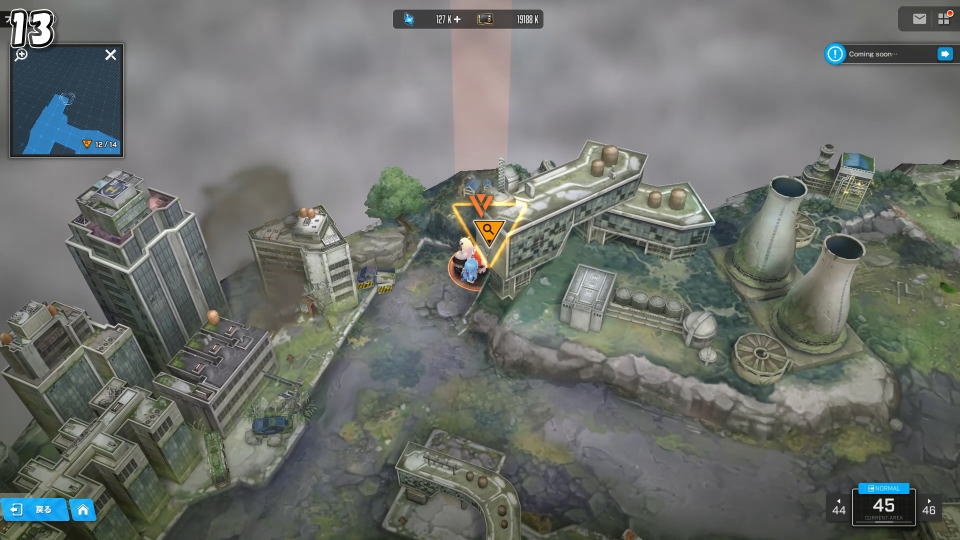960x540 pixels.
Task: Select the orange magnifier search marker
Action: point(489,232)
